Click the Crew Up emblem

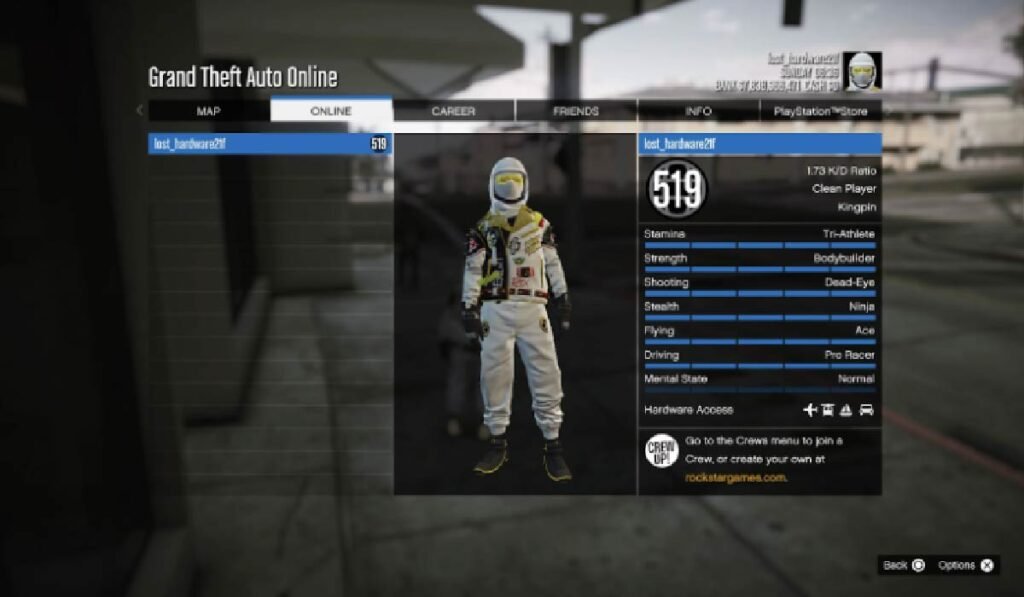(662, 452)
